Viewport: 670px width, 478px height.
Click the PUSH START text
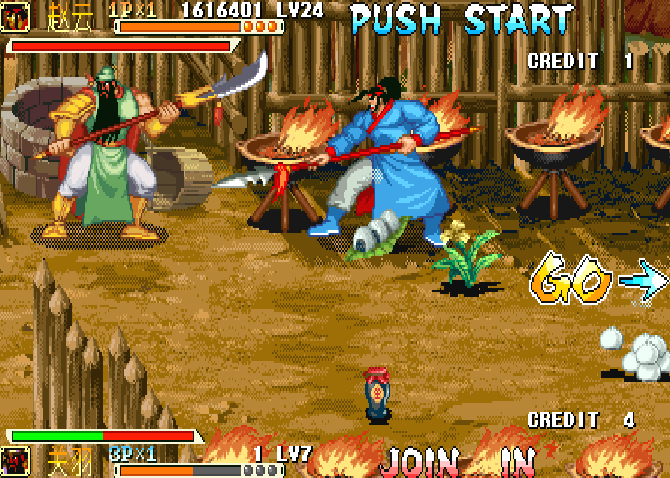[463, 18]
